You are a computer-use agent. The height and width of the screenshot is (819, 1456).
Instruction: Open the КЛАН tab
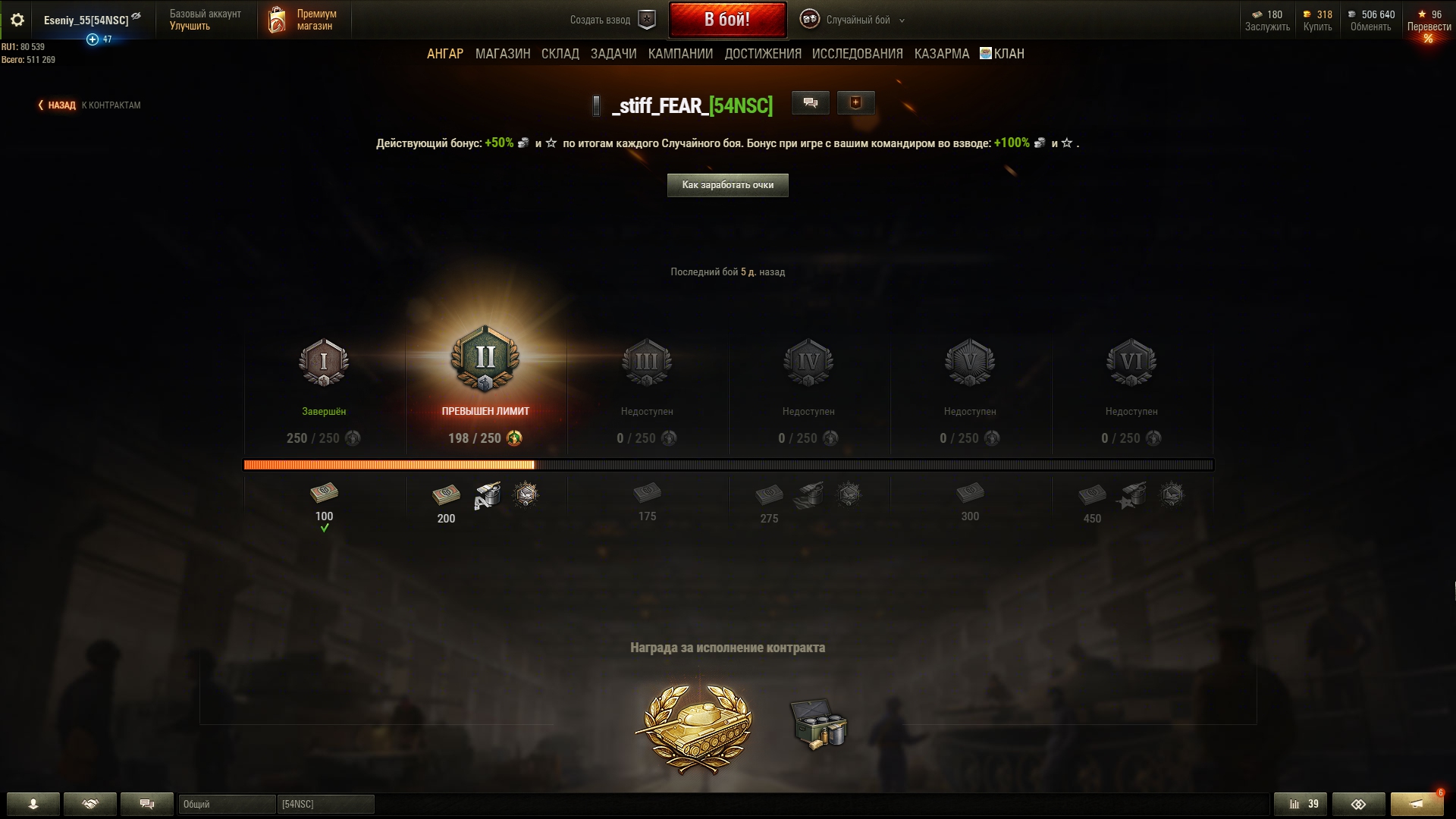(x=1003, y=54)
